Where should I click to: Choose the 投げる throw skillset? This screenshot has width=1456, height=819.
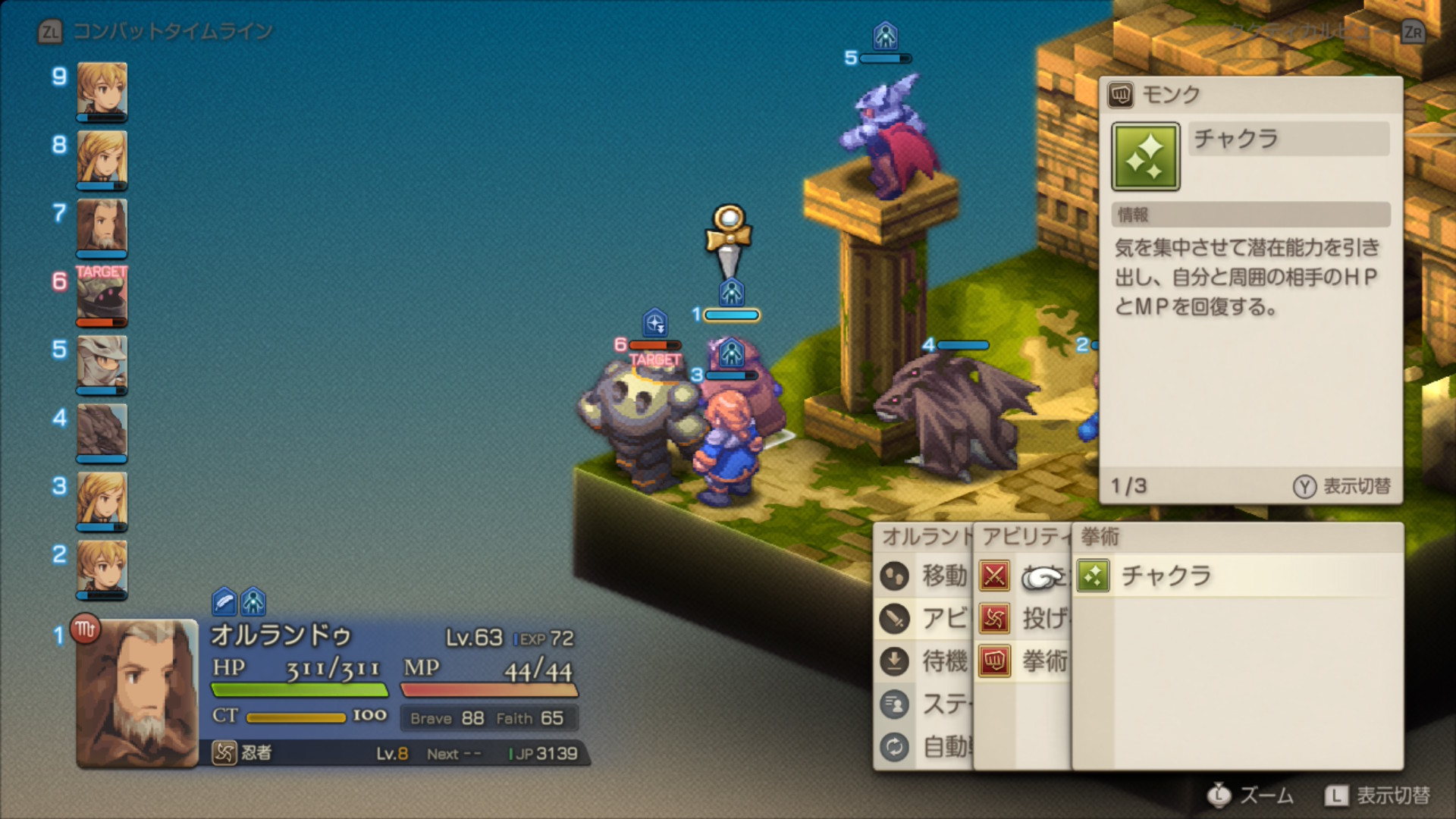1025,619
